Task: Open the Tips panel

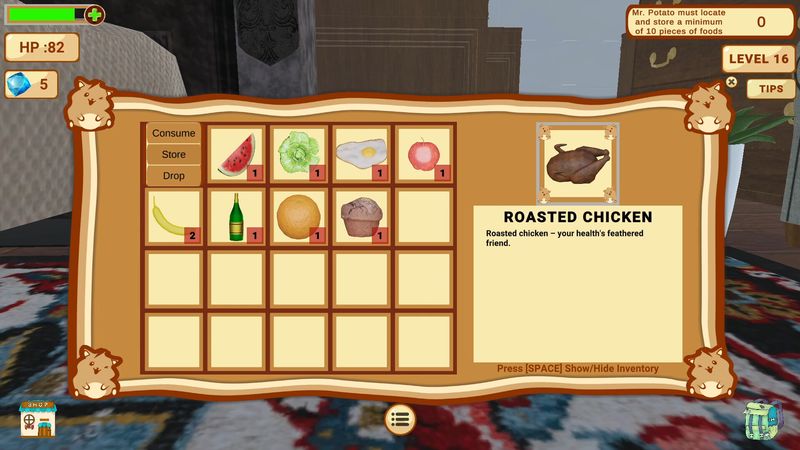Action: (770, 88)
